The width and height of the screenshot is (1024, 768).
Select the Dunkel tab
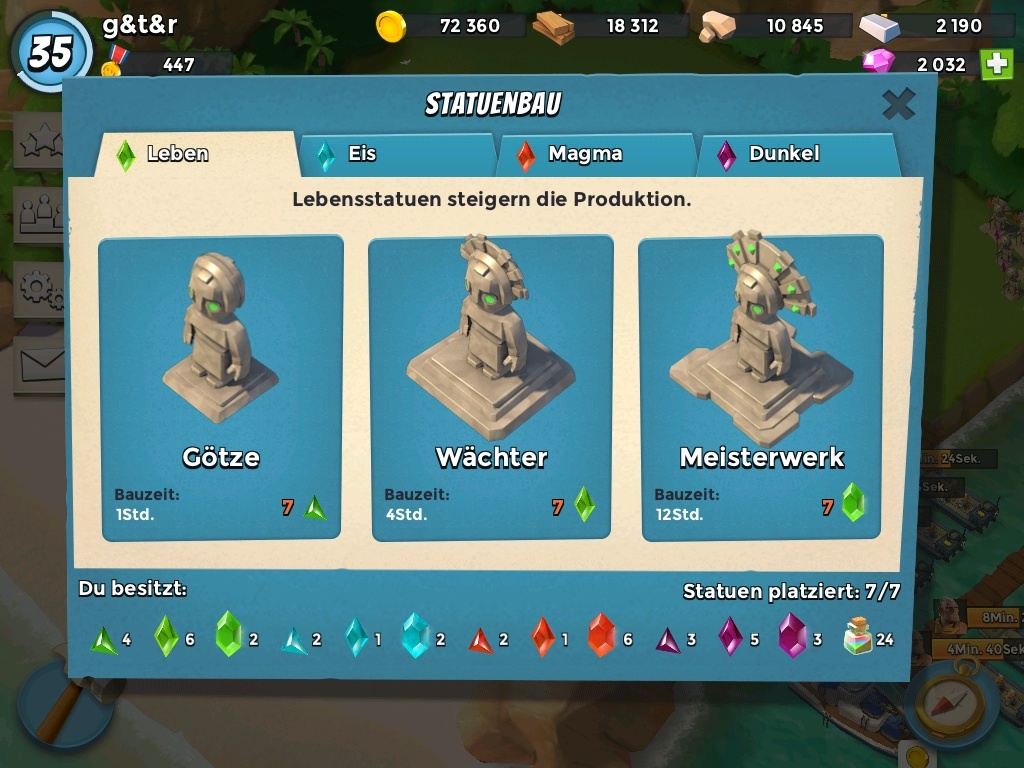tap(796, 155)
